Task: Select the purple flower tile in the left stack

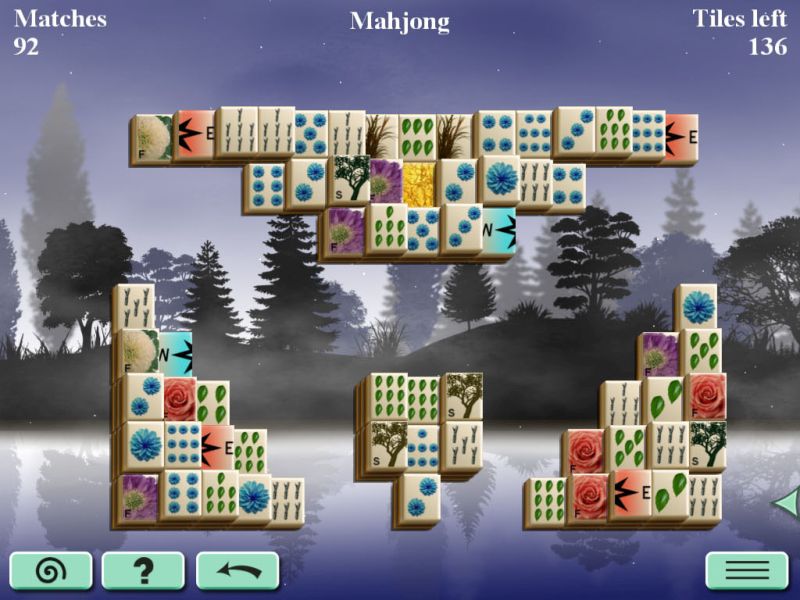Action: (139, 497)
